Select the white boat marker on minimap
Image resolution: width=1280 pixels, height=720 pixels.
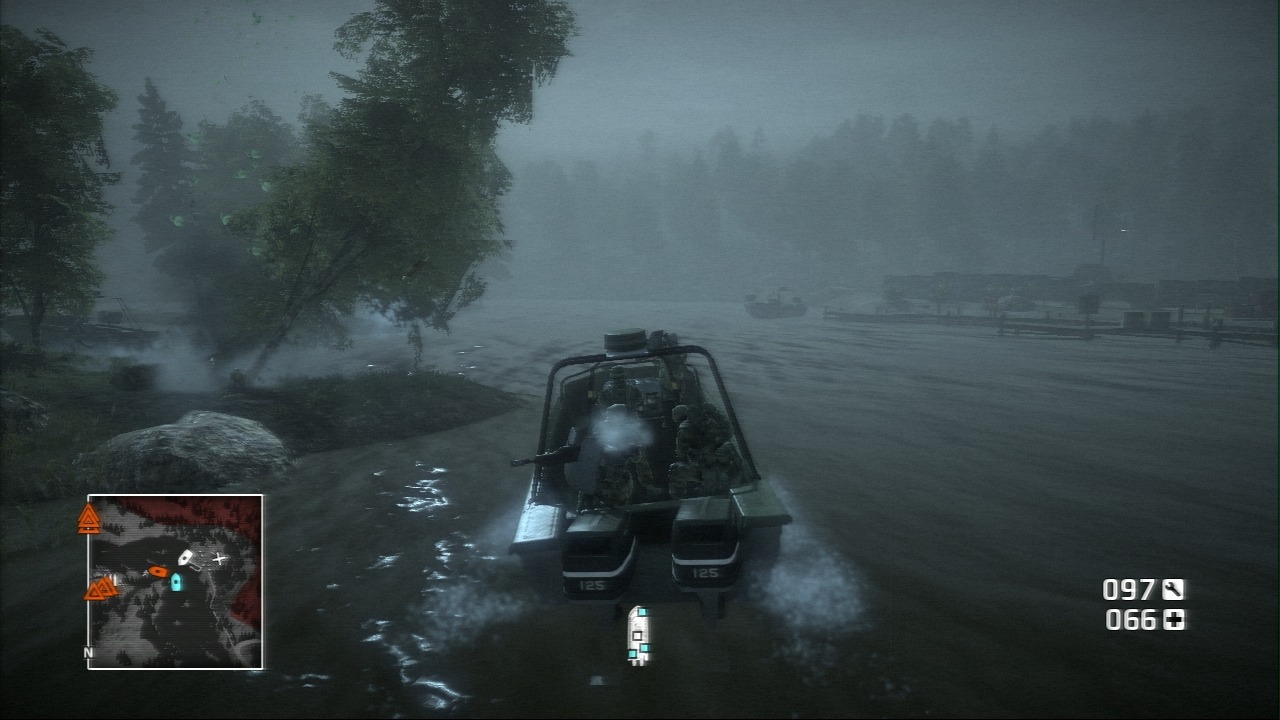coord(187,558)
